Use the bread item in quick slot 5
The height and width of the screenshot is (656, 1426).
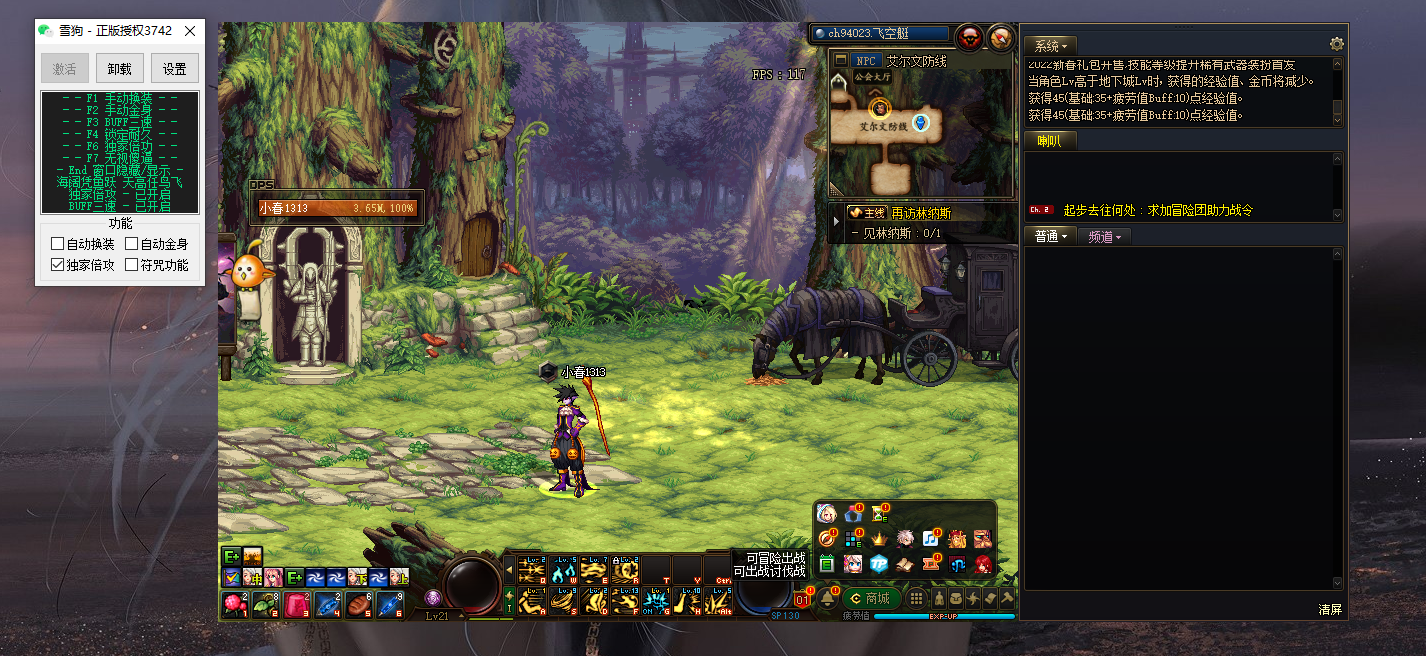point(361,605)
